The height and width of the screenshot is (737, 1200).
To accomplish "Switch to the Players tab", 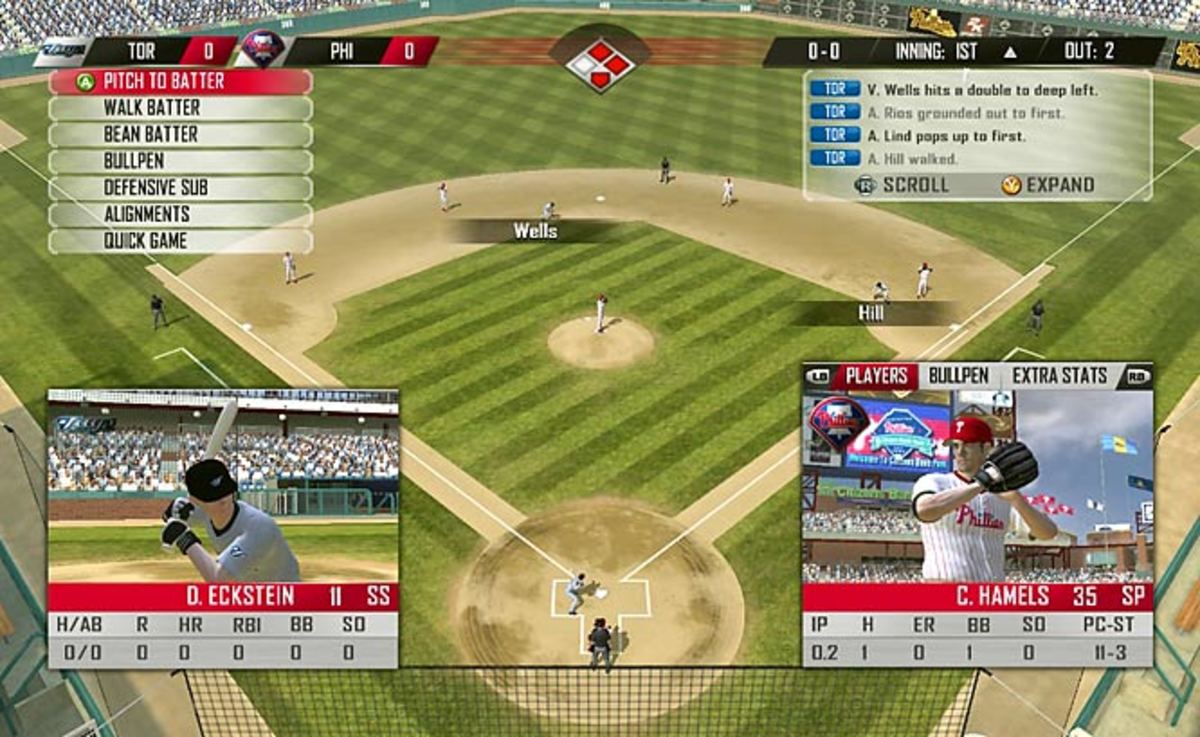I will coord(876,376).
